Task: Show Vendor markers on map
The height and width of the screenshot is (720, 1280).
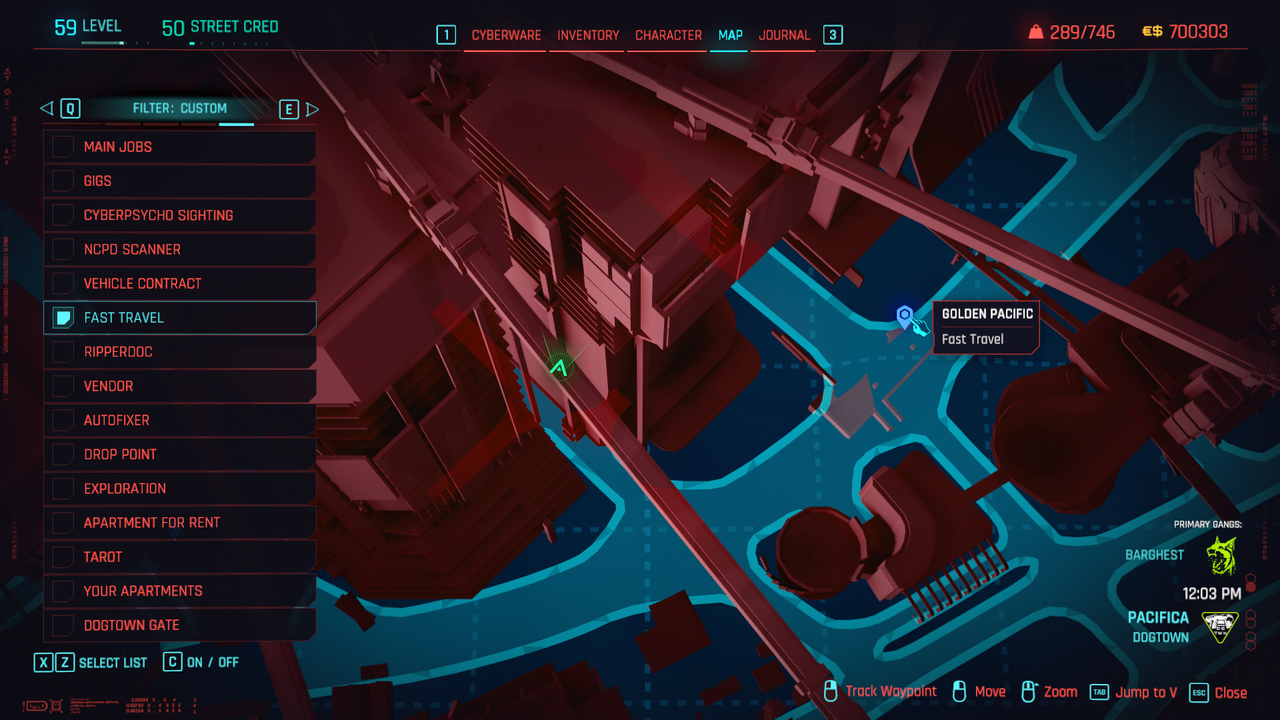Action: [64, 386]
